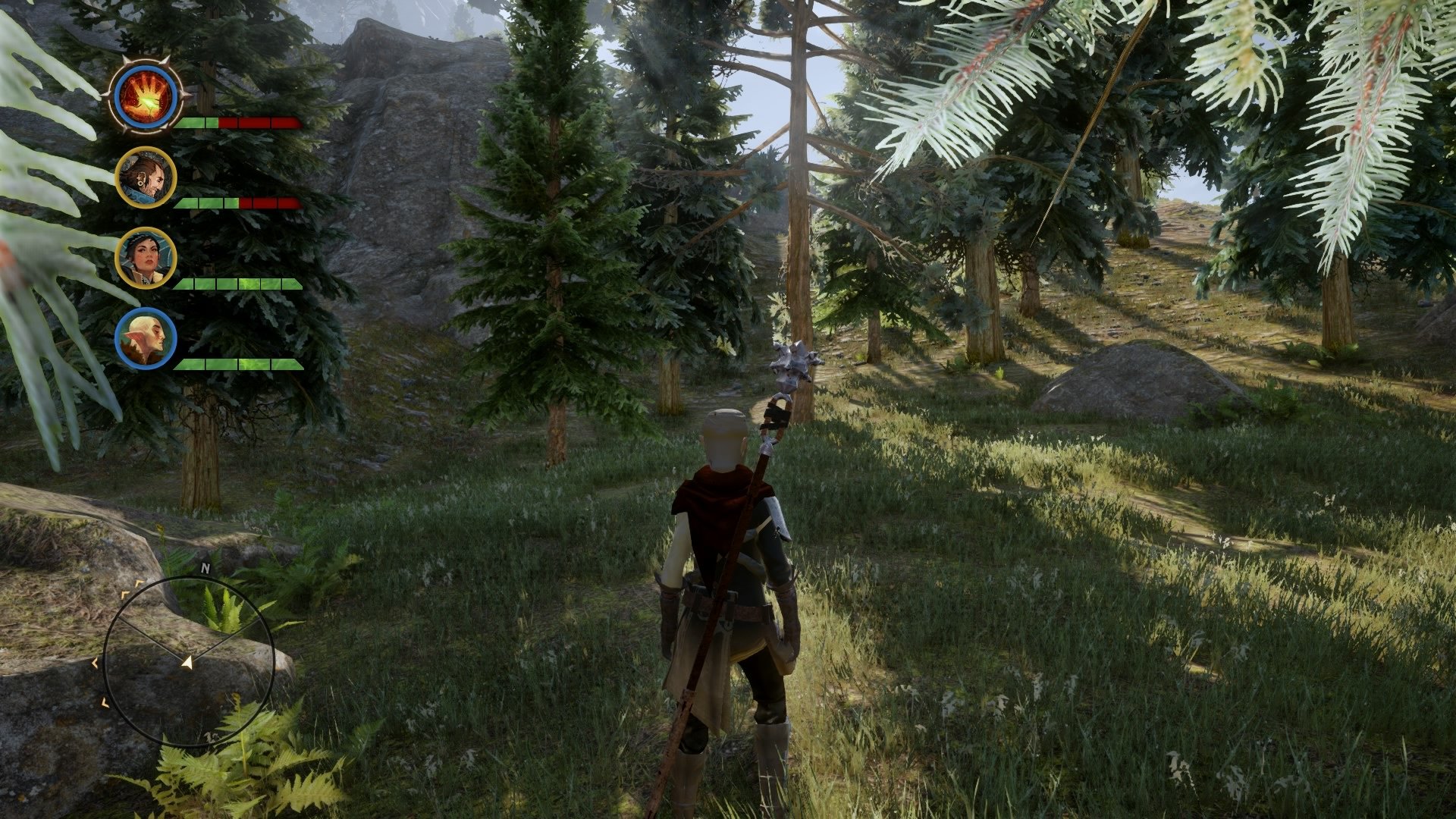Click the left-side chevron marker on the compass ring

coord(95,663)
